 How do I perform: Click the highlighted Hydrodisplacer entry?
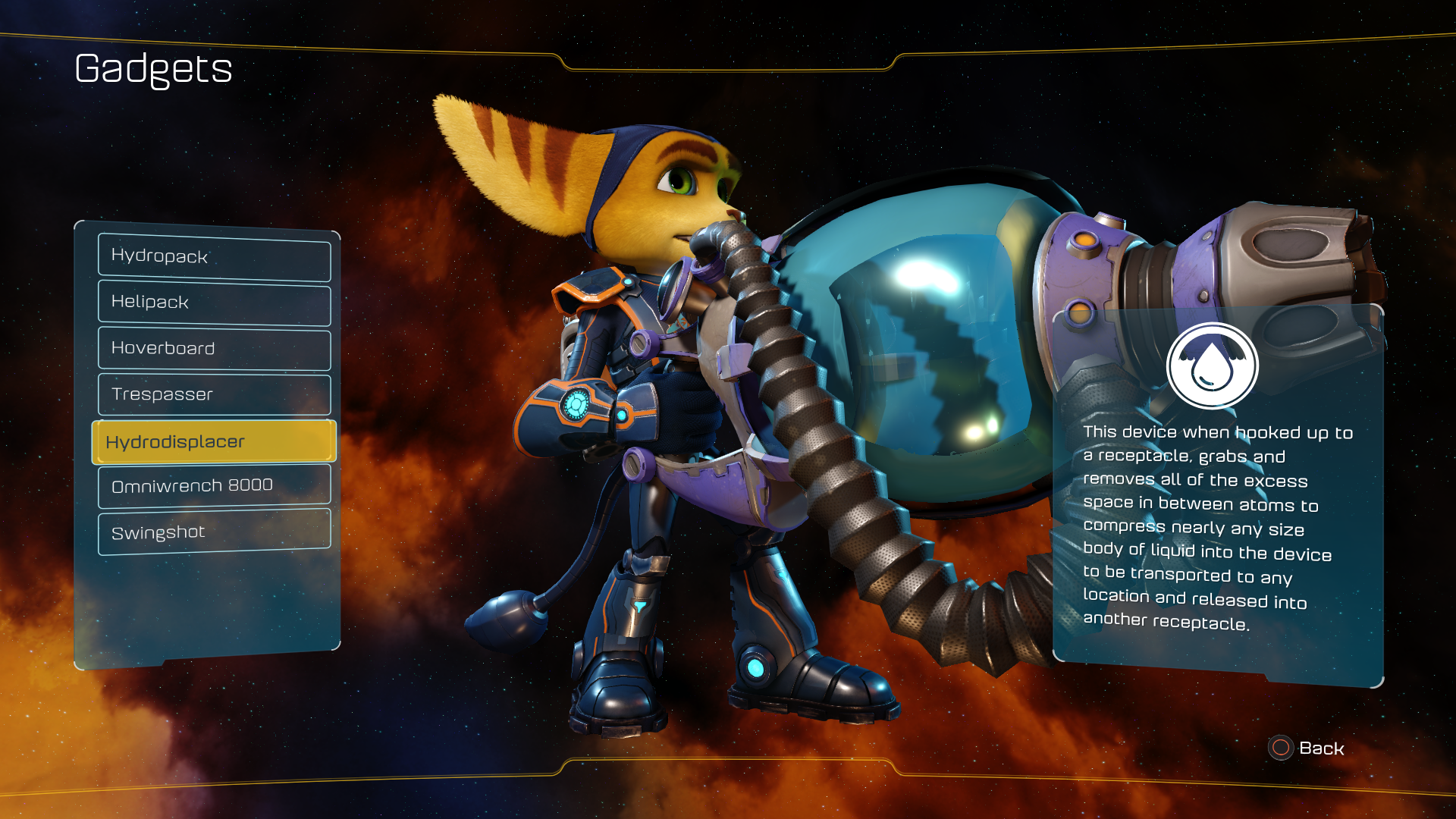click(214, 441)
